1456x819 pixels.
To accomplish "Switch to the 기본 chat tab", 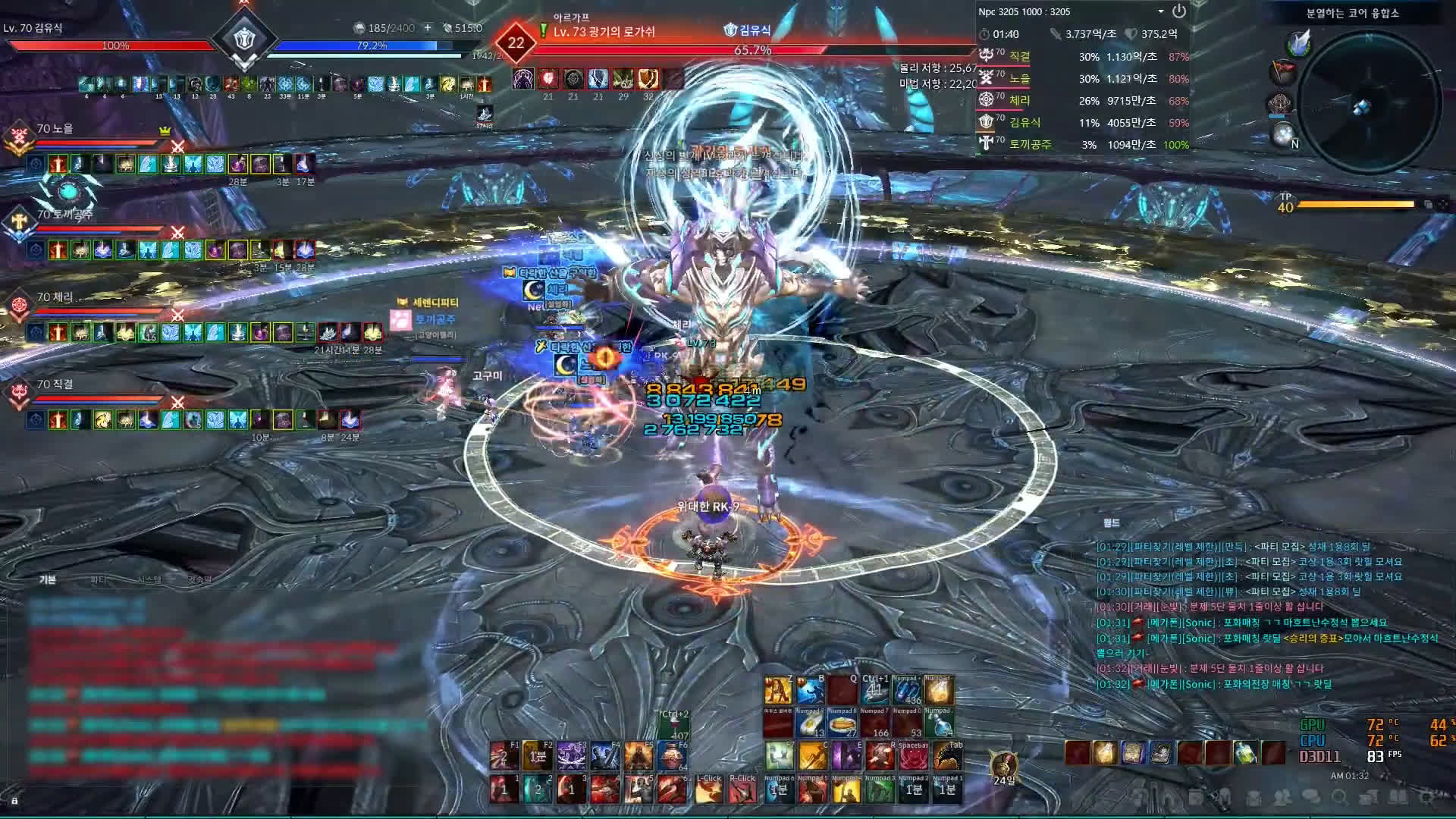I will 48,580.
